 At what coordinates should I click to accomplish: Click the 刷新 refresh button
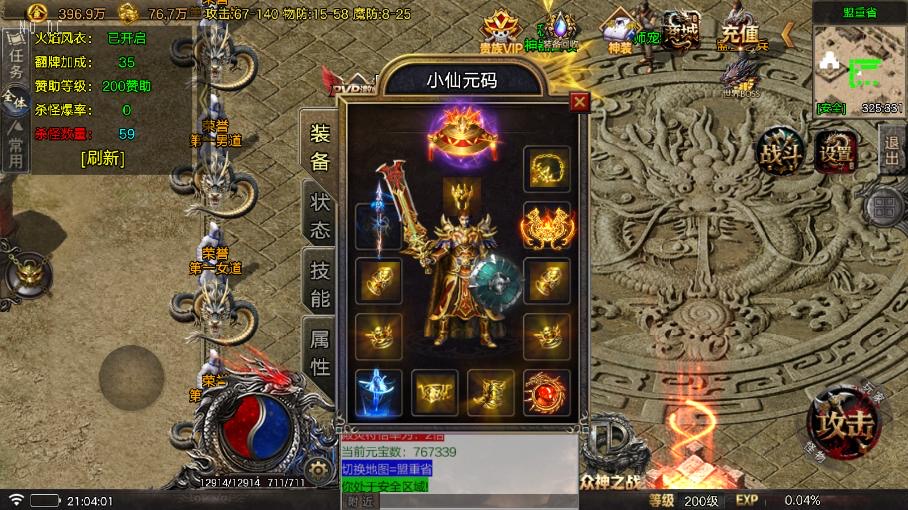(x=103, y=158)
